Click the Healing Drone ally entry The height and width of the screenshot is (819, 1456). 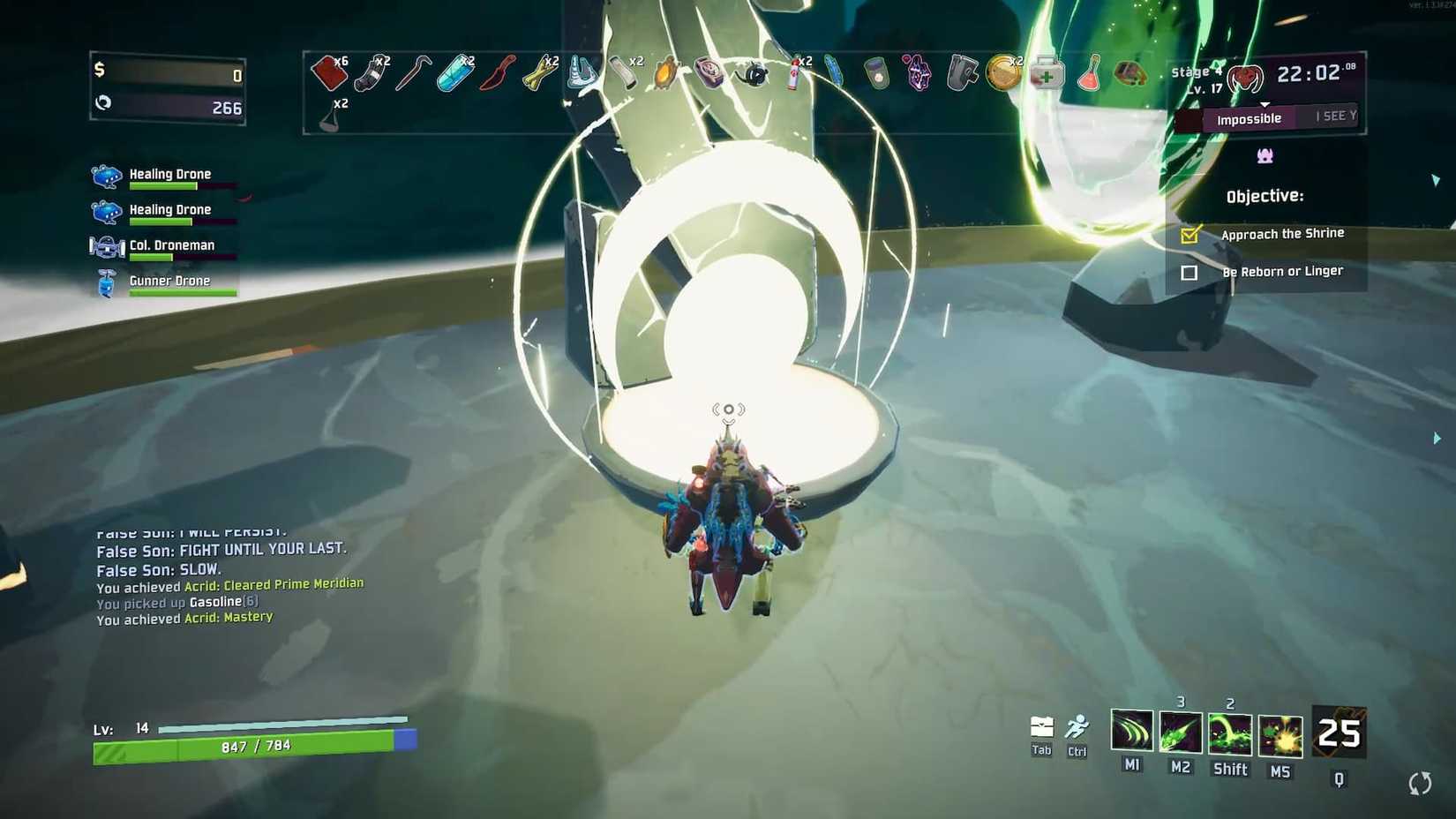click(x=169, y=174)
